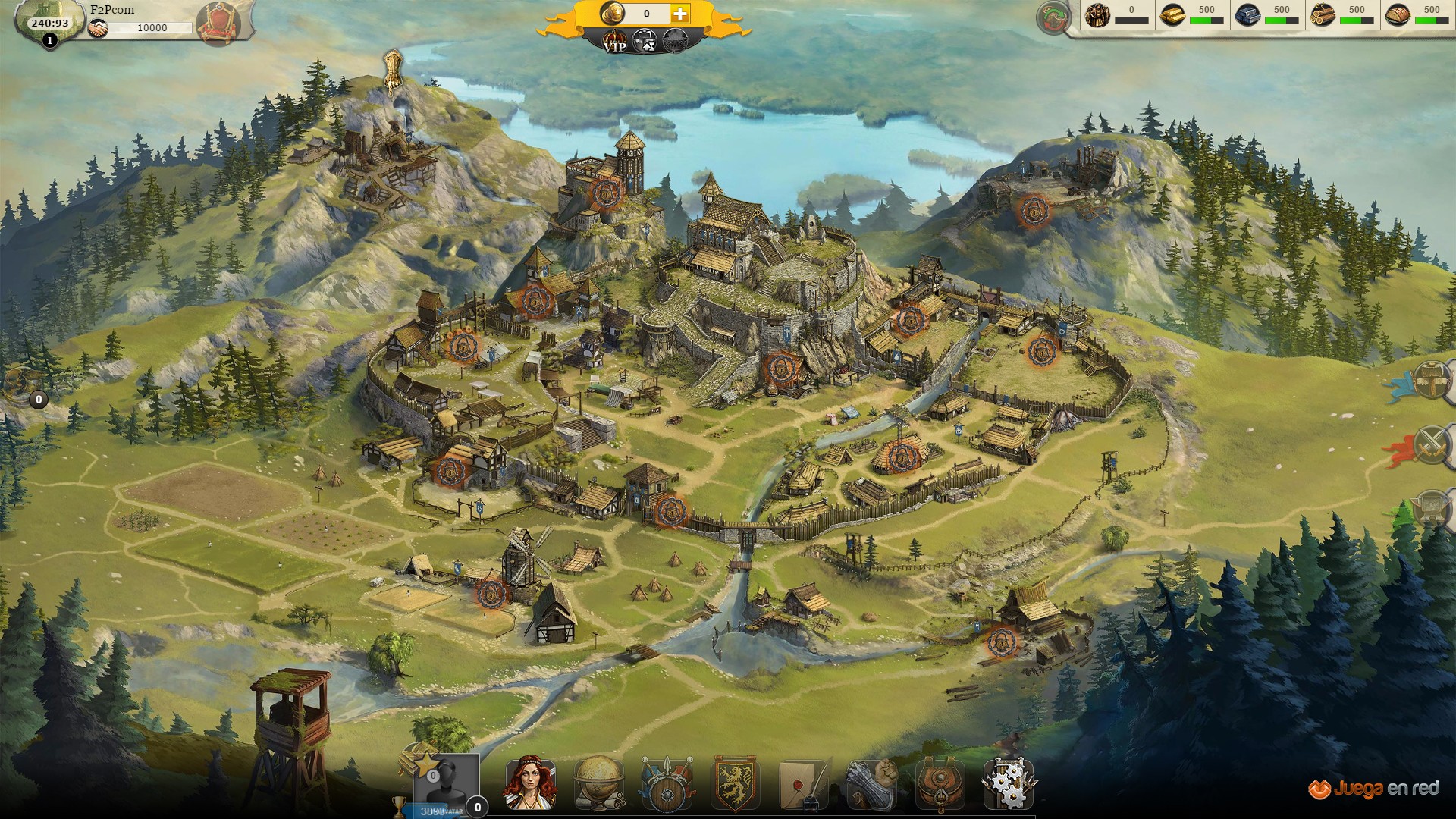The height and width of the screenshot is (819, 1456).
Task: Select the gold bars resource
Action: pos(1172,15)
